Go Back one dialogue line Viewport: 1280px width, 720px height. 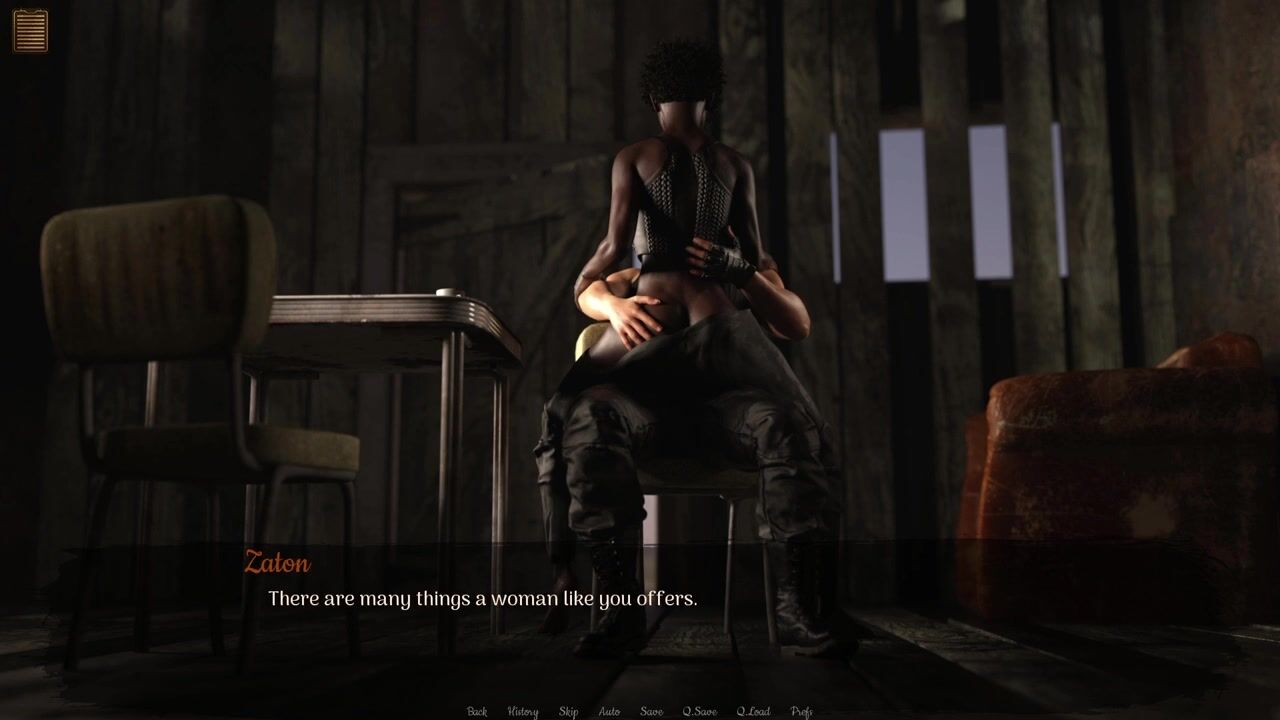click(x=477, y=711)
